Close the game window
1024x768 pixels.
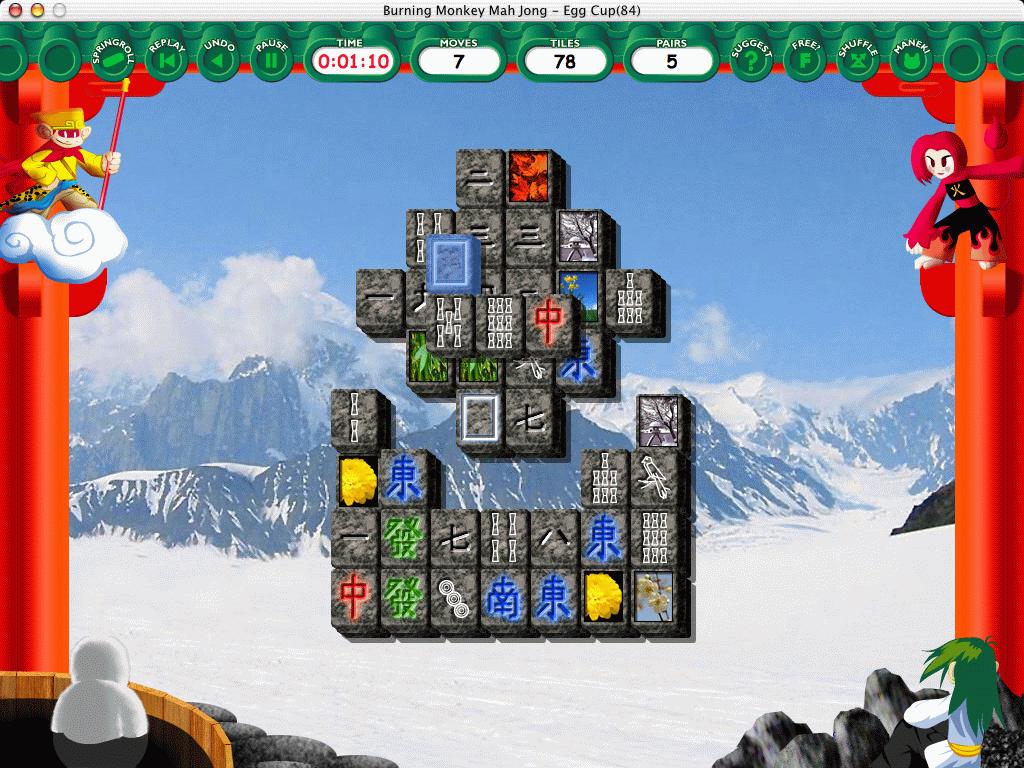click(12, 10)
